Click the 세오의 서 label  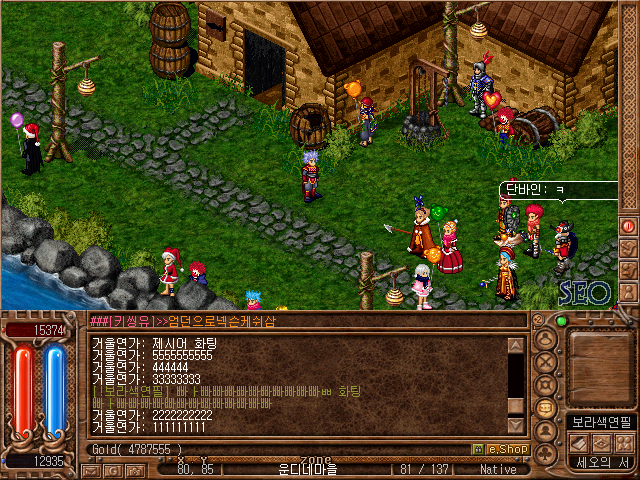(600, 462)
